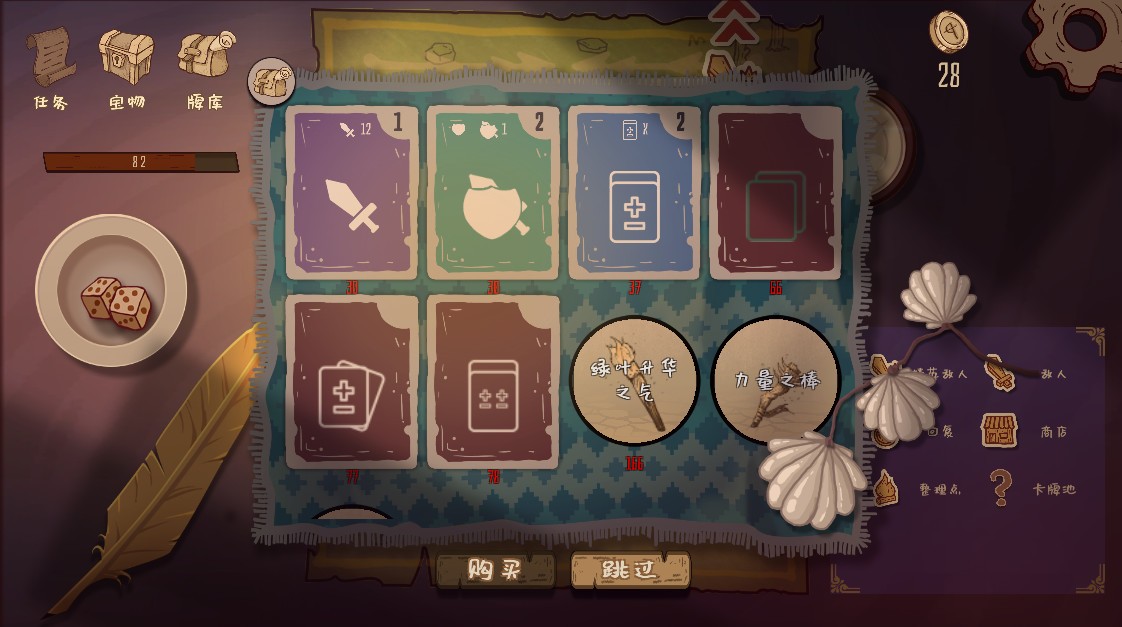Pick the dark red overlapping-squares card
1122x627 pixels.
[x=775, y=194]
